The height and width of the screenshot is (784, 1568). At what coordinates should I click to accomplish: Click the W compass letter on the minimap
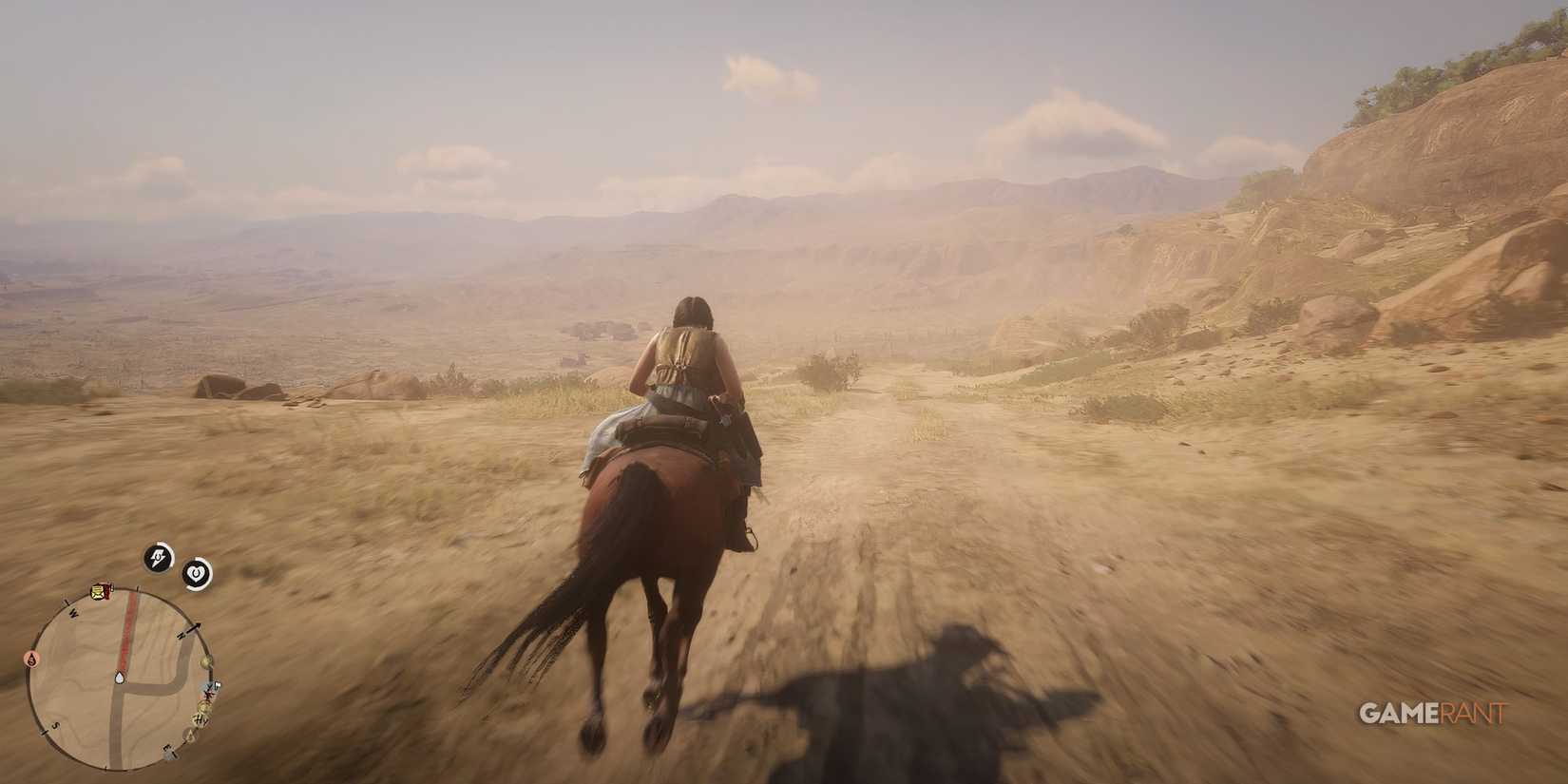tap(71, 612)
